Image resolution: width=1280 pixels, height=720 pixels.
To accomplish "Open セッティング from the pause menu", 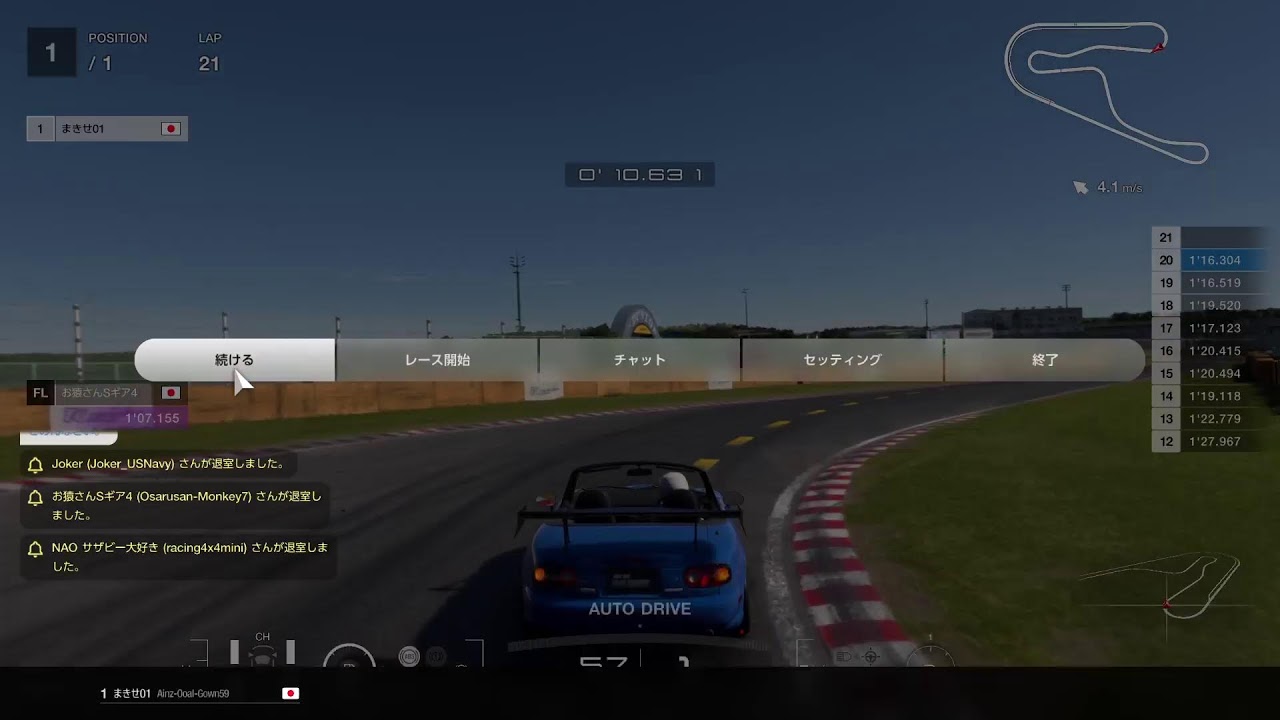I will pyautogui.click(x=842, y=360).
